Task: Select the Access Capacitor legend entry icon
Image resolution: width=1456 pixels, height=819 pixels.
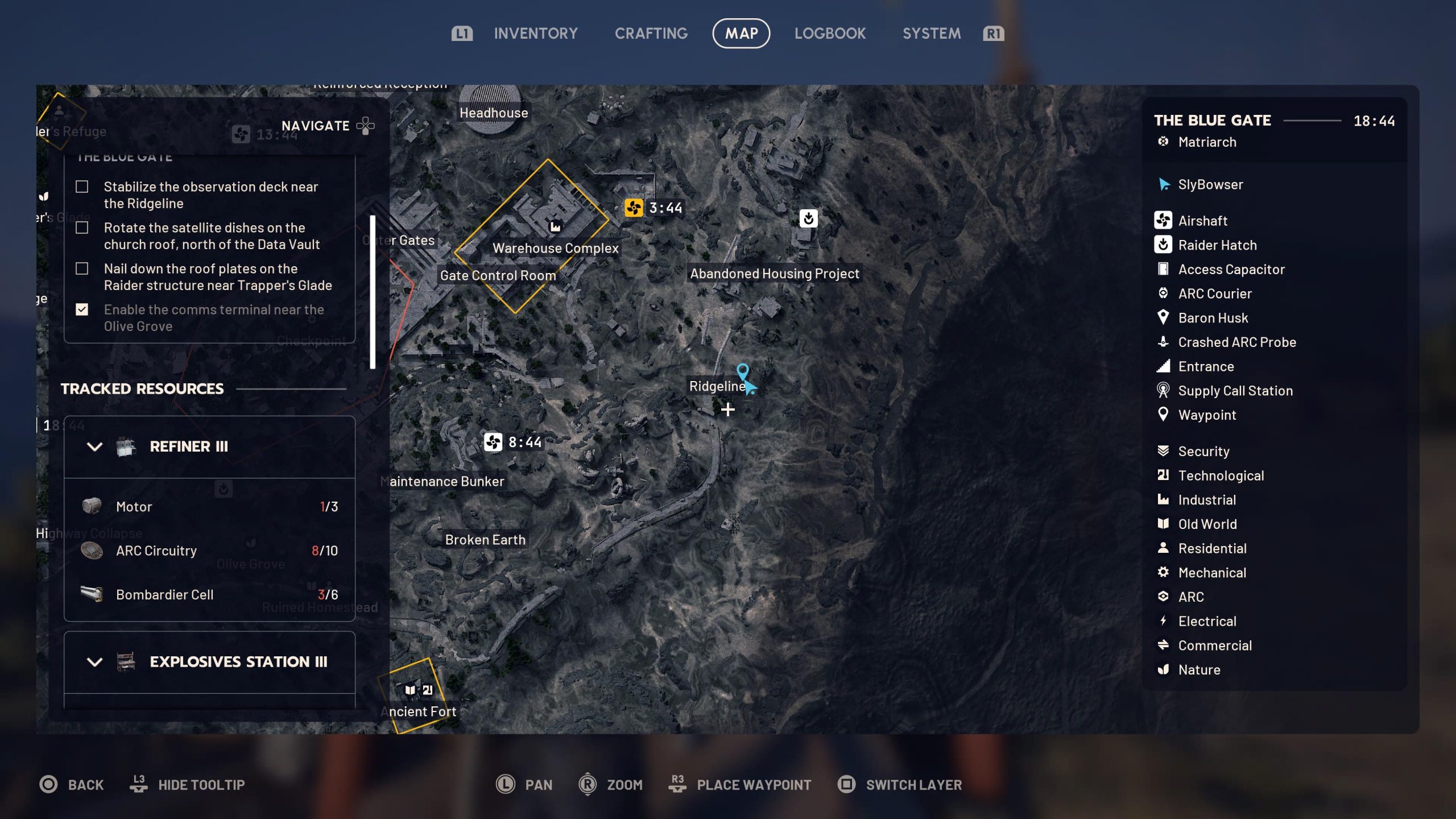Action: tap(1164, 269)
